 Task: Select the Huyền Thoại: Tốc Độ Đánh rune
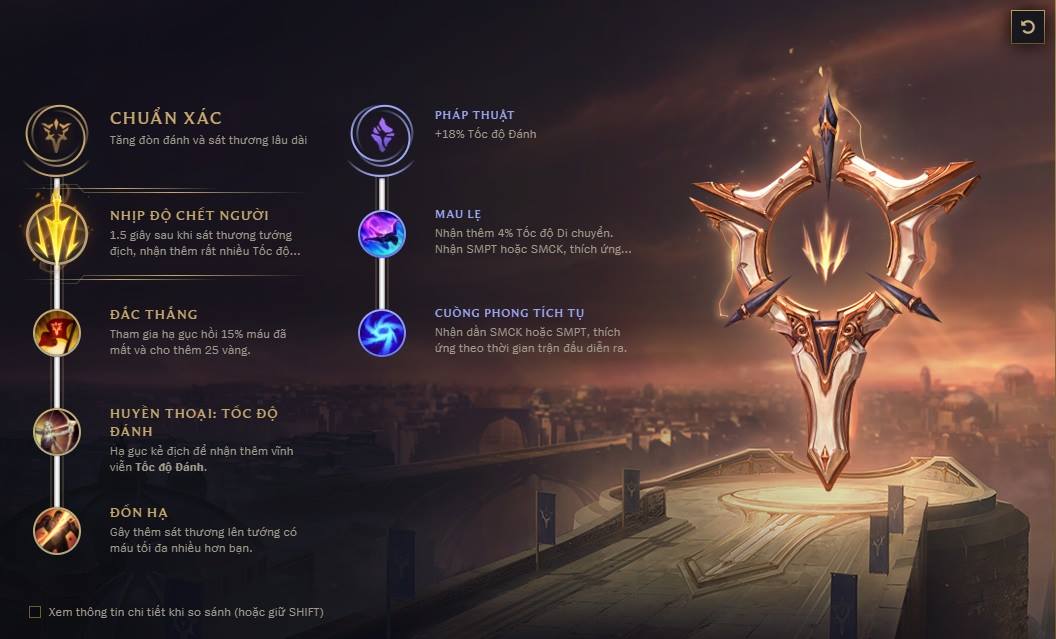click(56, 432)
